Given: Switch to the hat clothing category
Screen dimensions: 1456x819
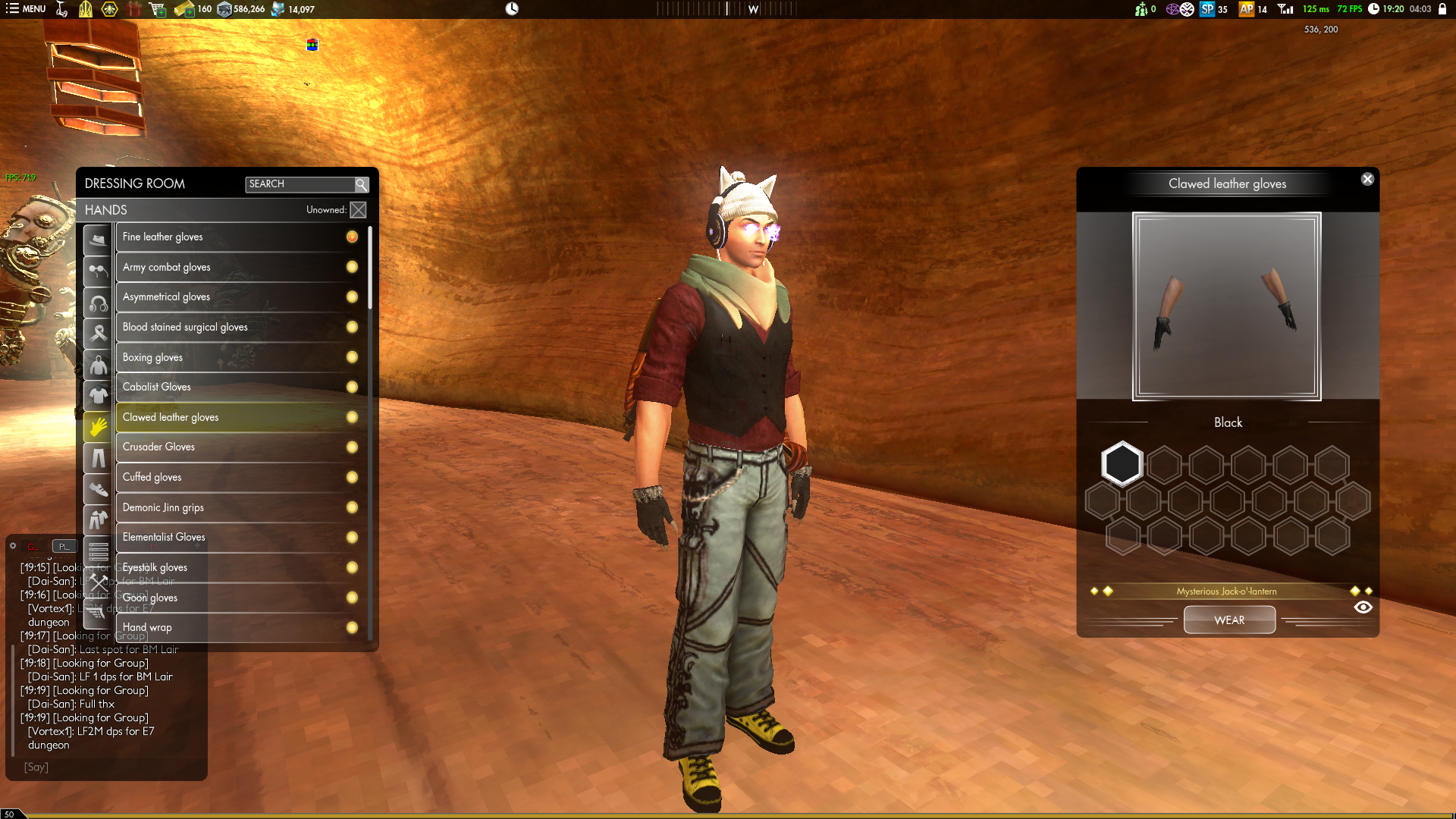Looking at the screenshot, I should pyautogui.click(x=98, y=240).
